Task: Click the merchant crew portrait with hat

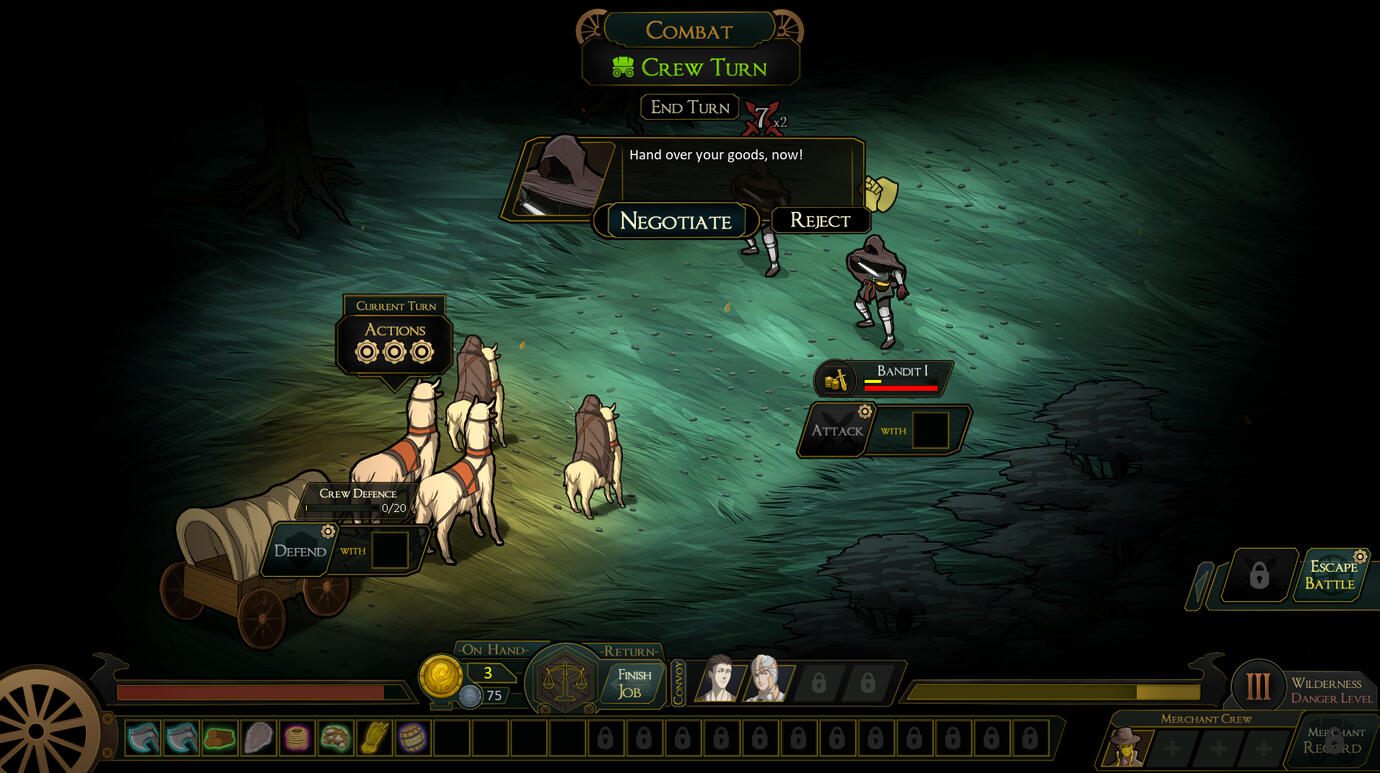Action: click(1122, 747)
